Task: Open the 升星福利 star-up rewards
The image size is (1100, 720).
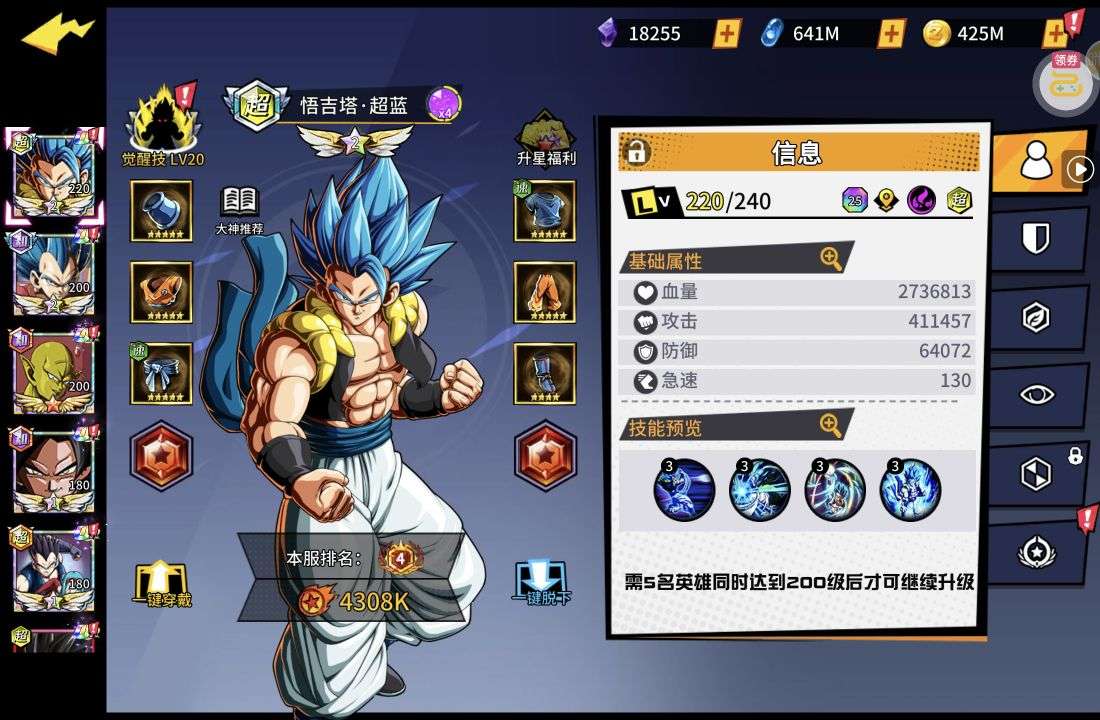Action: (545, 135)
